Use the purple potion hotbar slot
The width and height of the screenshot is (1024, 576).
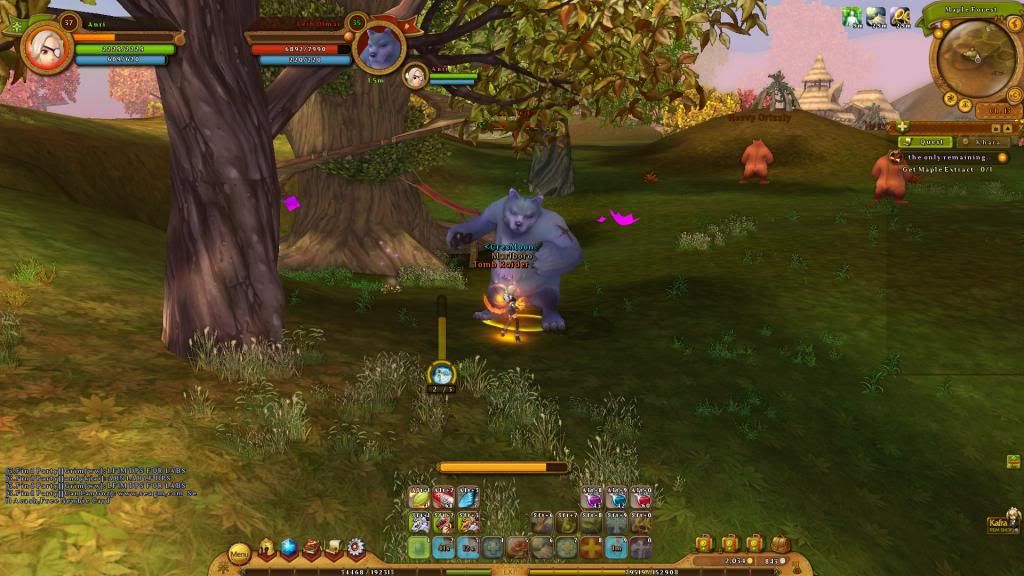point(594,497)
